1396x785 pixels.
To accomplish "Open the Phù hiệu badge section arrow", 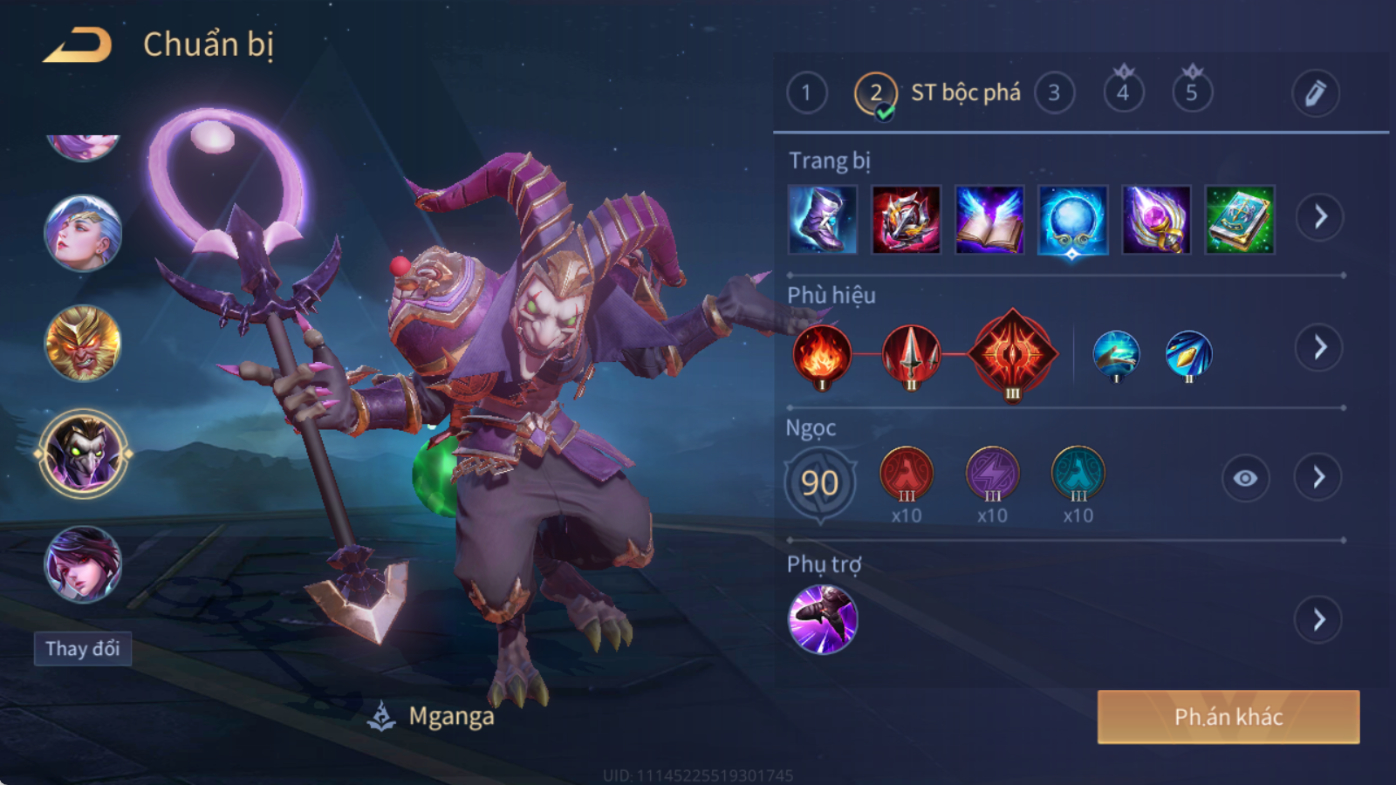I will pos(1319,348).
